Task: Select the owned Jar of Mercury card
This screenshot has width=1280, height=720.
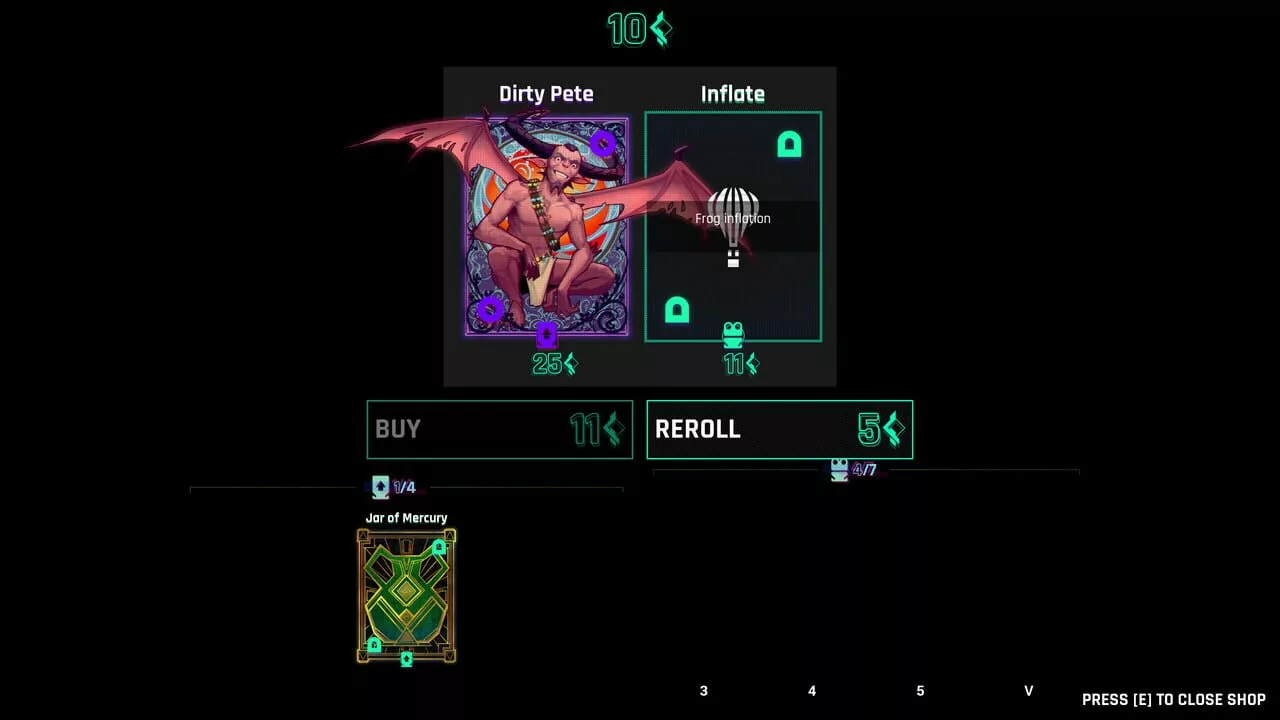Action: [406, 595]
